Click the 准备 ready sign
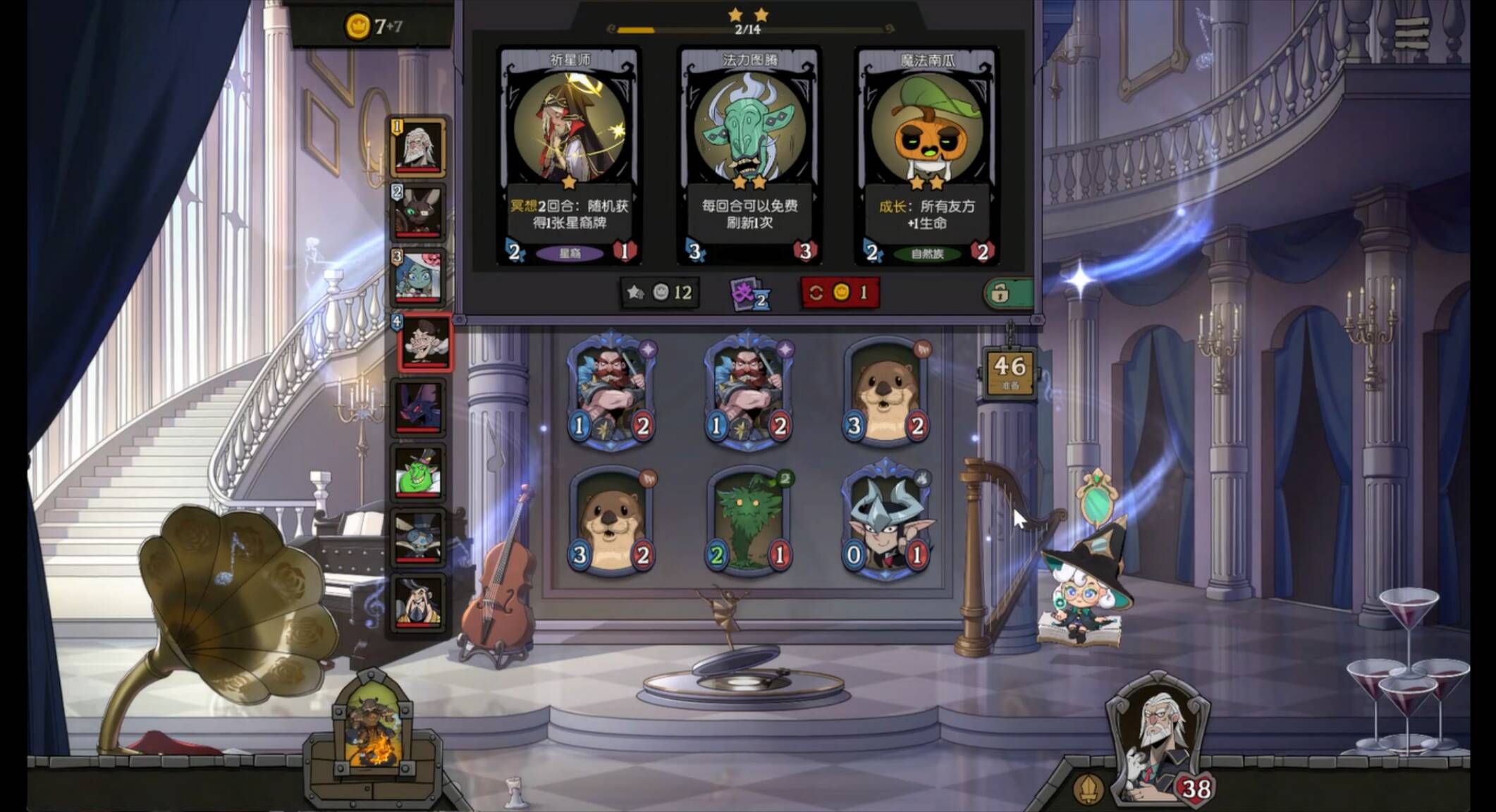The image size is (1496, 812). (x=1010, y=371)
